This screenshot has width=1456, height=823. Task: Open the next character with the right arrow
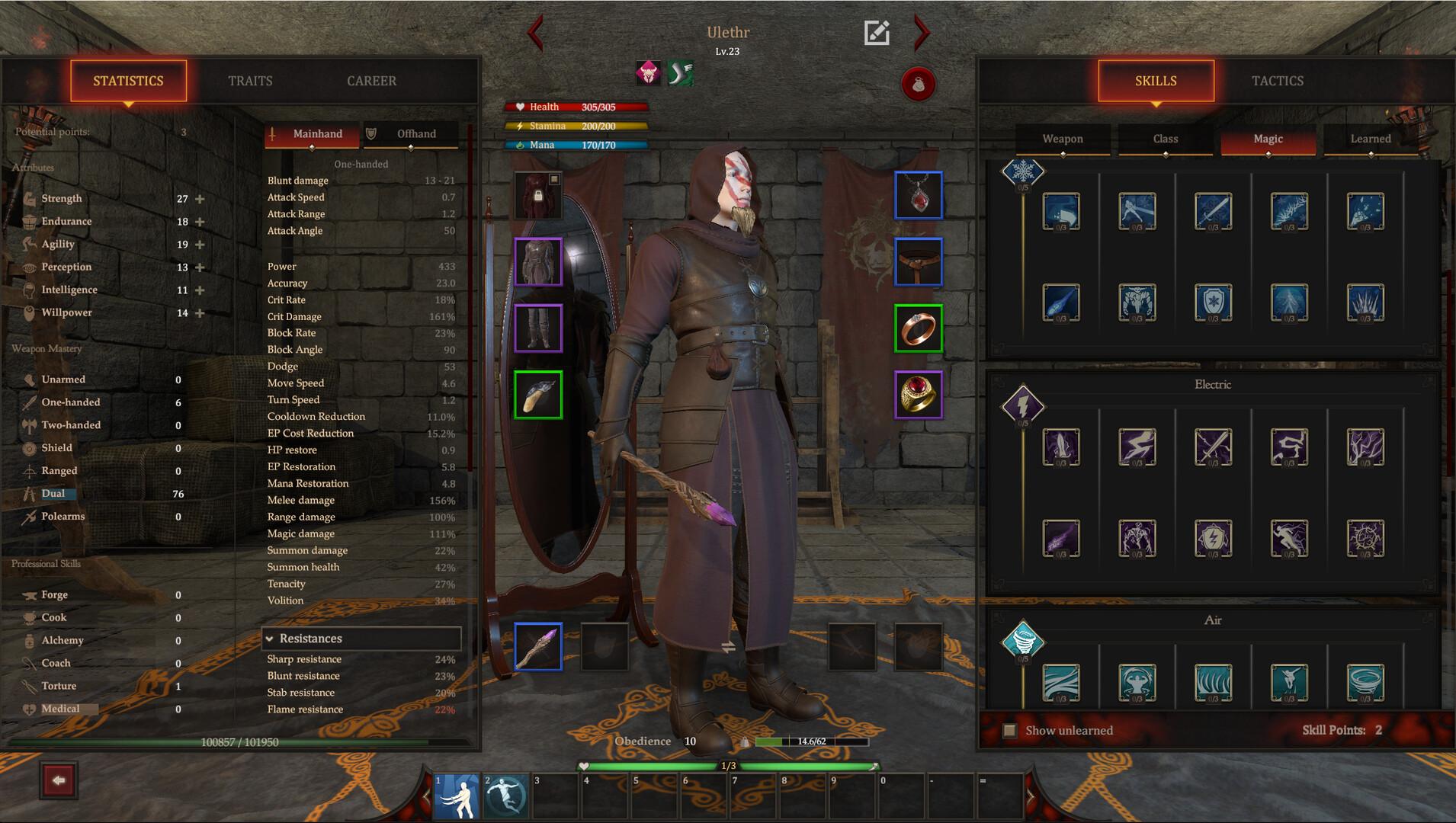click(x=922, y=34)
